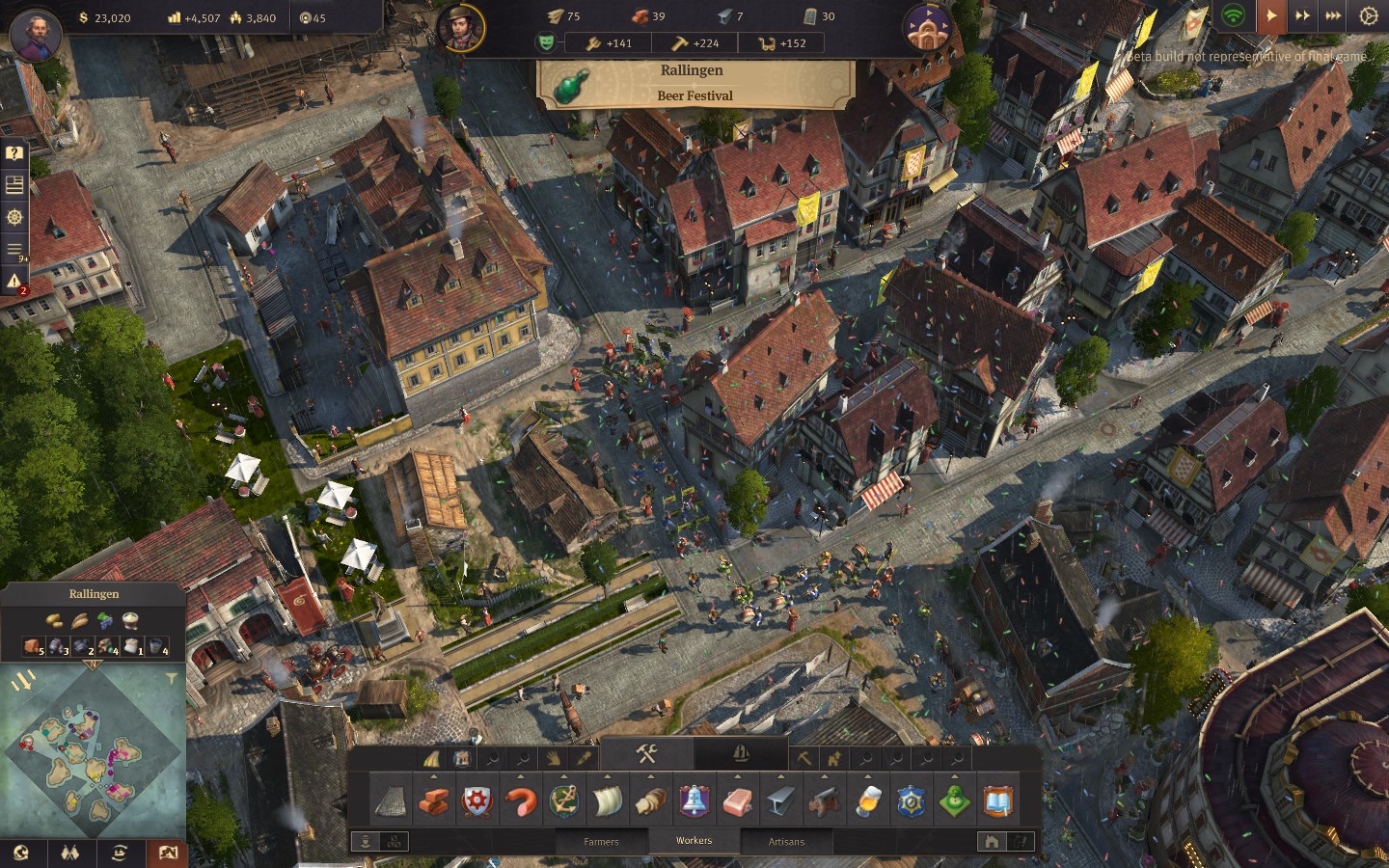The image size is (1389, 868).
Task: Switch to the Farmers building tab
Action: [x=601, y=841]
